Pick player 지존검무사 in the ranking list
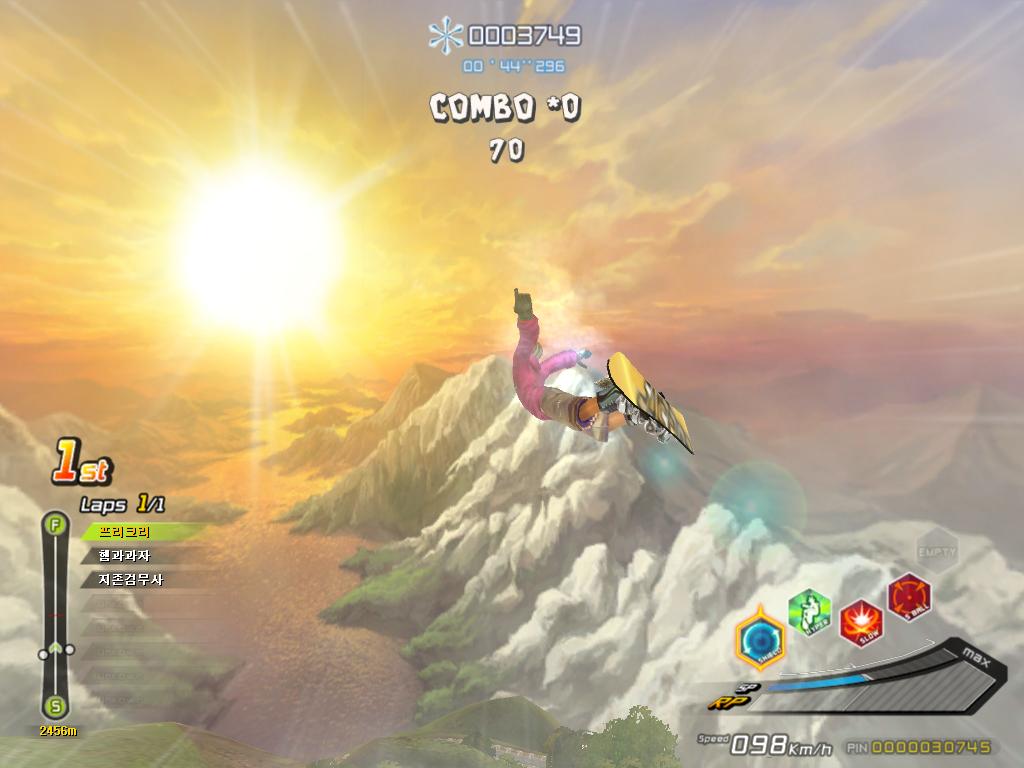1024x768 pixels. click(130, 579)
